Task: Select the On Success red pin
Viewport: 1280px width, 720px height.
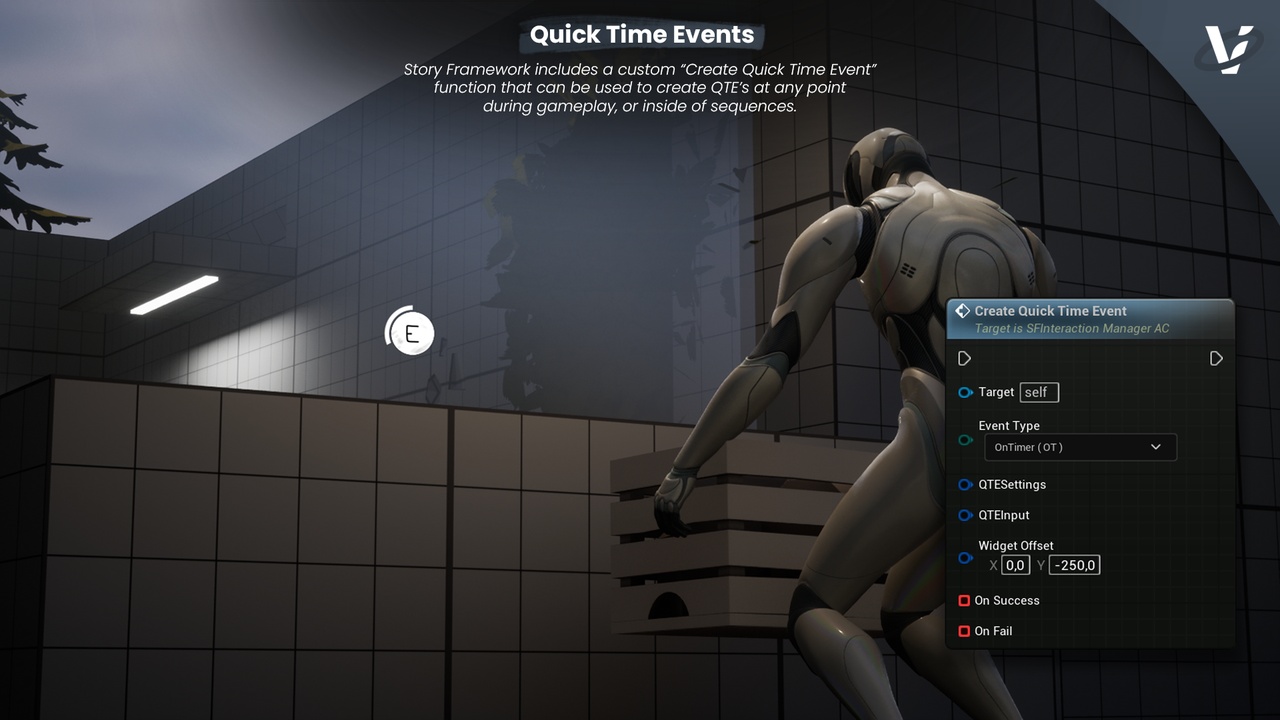Action: click(x=964, y=601)
